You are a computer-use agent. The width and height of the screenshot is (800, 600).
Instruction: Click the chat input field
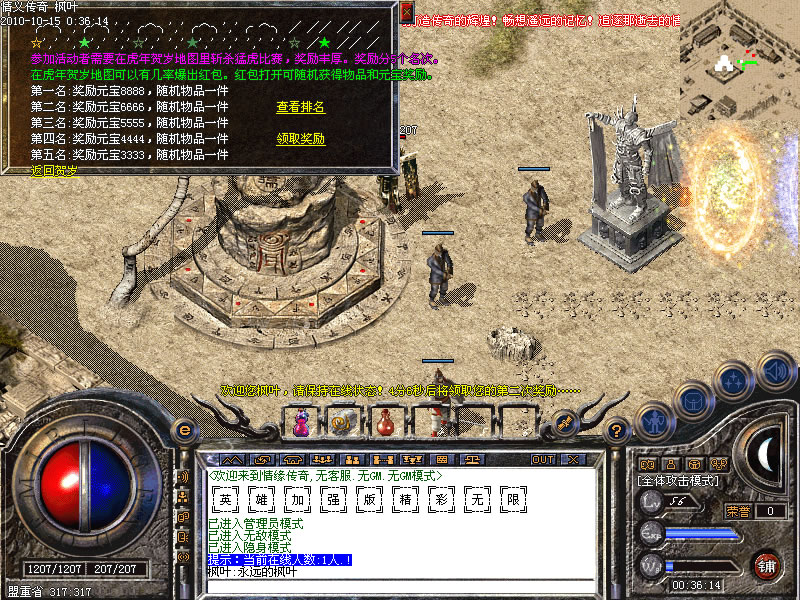[400, 585]
